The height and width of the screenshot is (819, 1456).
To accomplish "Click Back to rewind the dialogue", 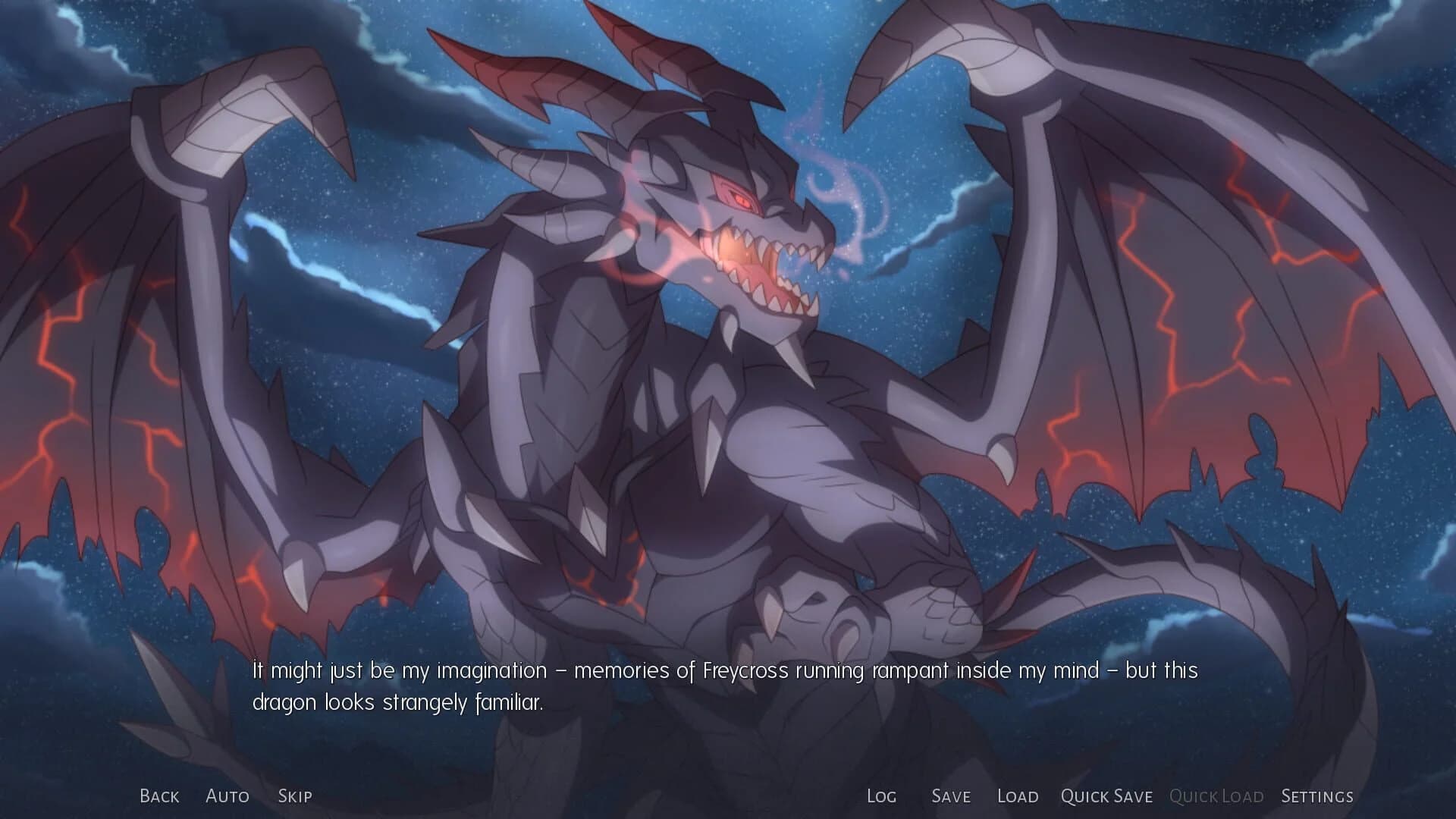I will pyautogui.click(x=158, y=796).
